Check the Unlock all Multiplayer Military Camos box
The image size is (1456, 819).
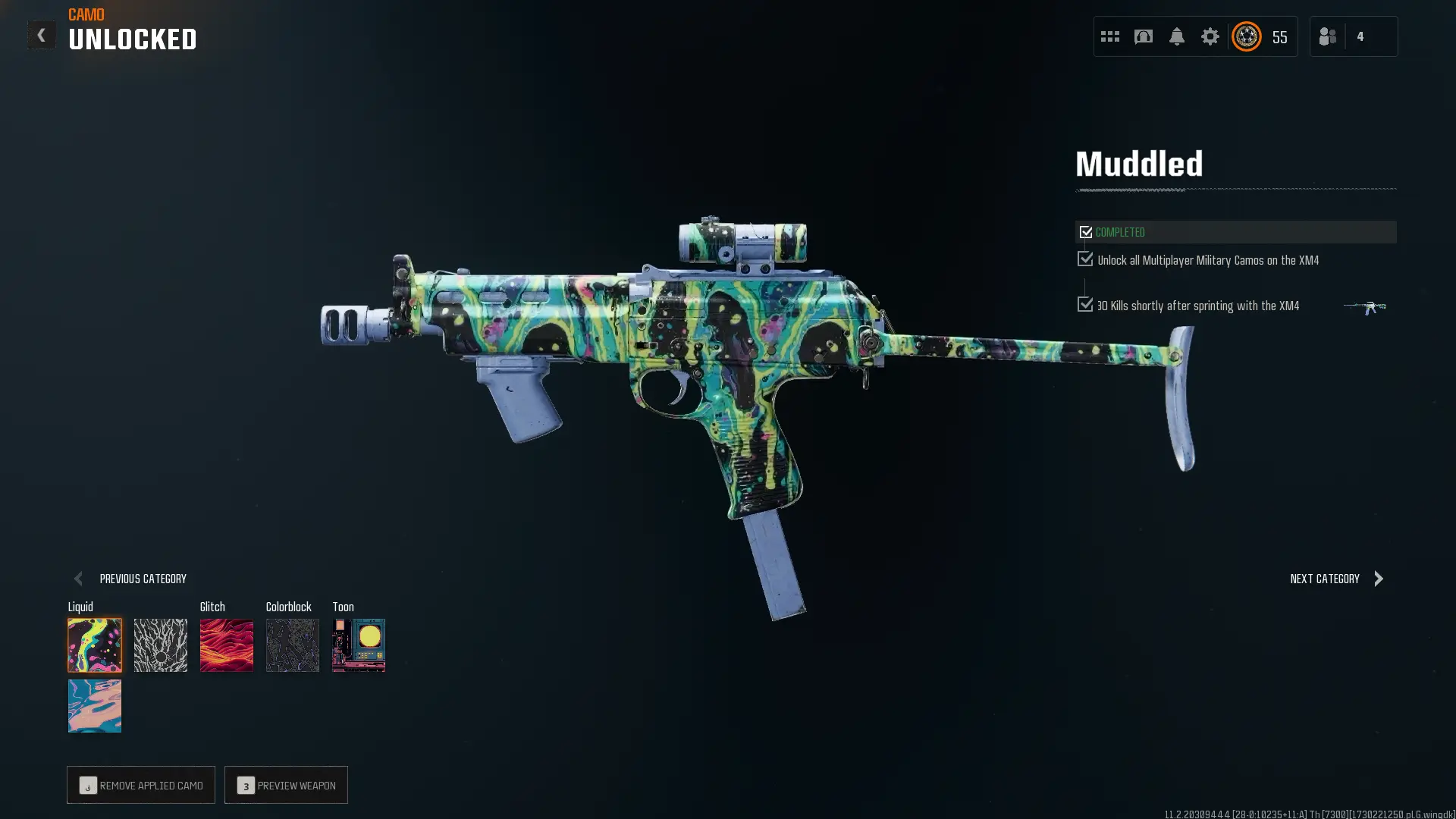(1084, 259)
